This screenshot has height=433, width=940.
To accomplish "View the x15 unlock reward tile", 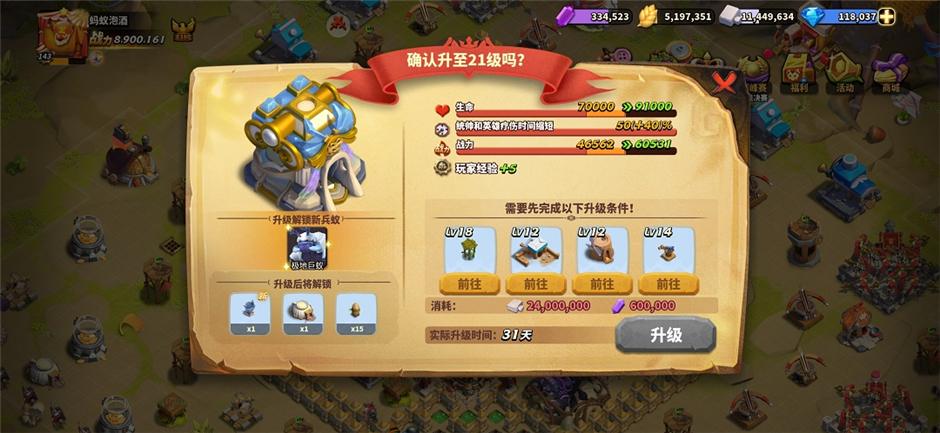I will tap(356, 312).
